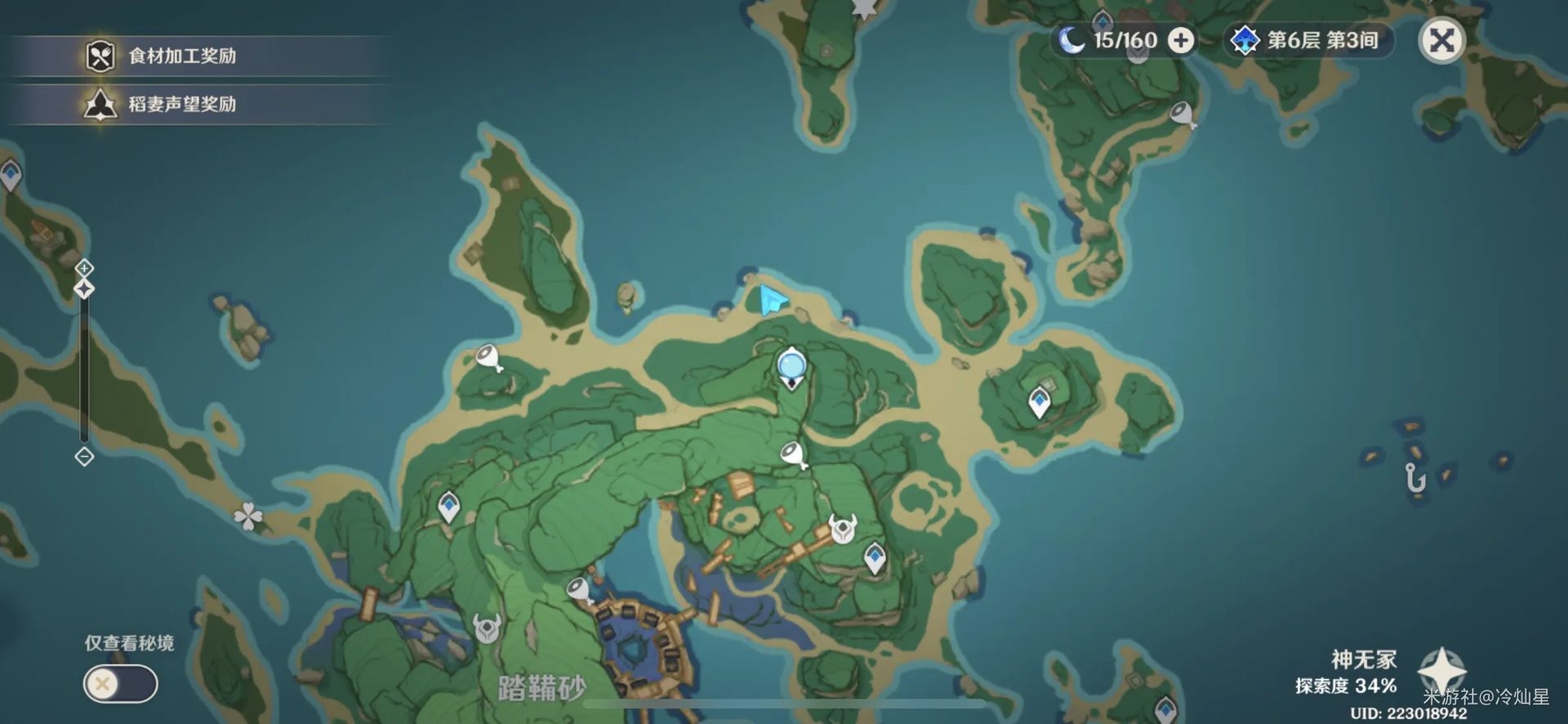
Task: Select the teleport waypoint on the eastern island
Action: [x=1040, y=402]
